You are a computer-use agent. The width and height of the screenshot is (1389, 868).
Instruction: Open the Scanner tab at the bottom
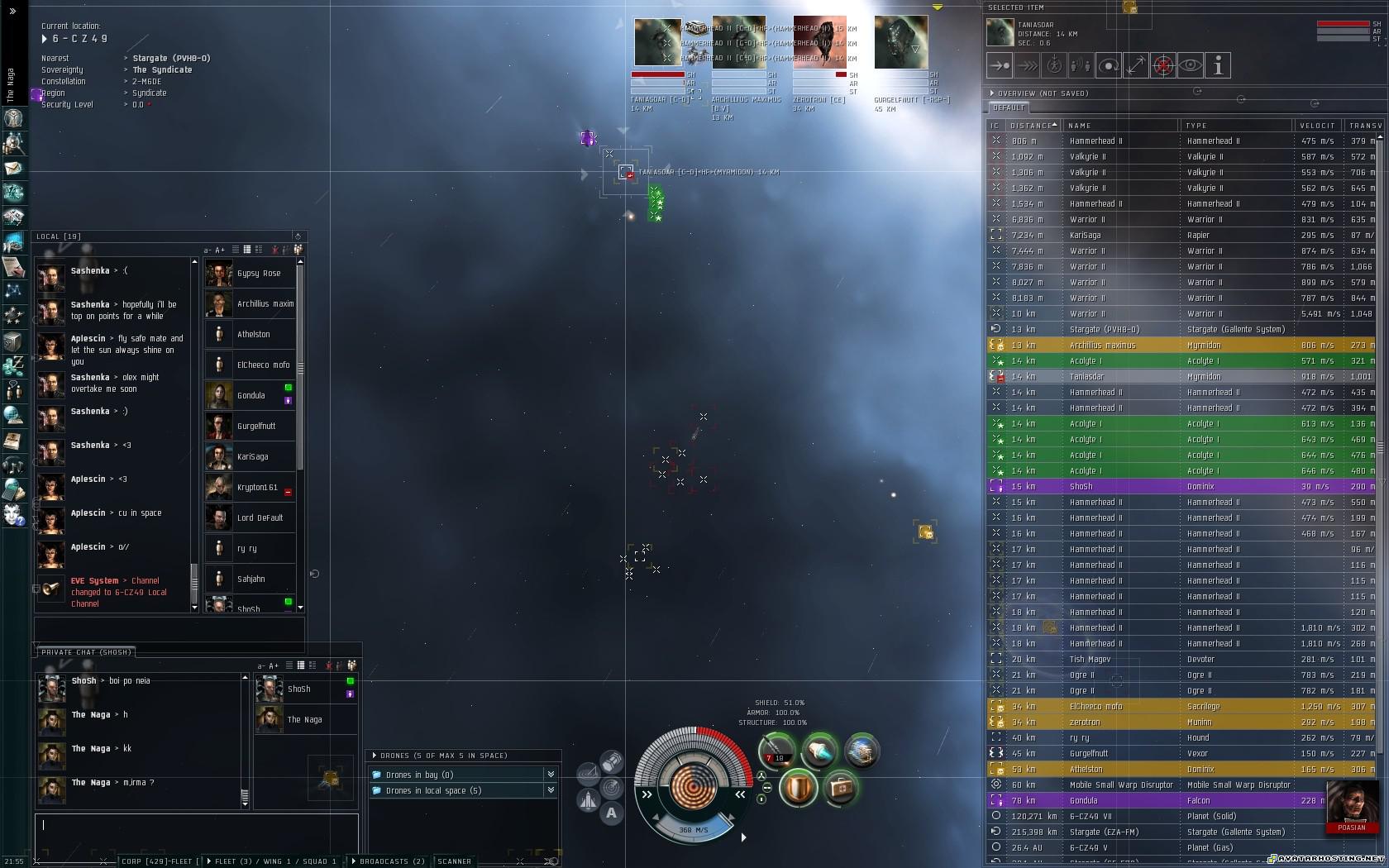click(454, 861)
